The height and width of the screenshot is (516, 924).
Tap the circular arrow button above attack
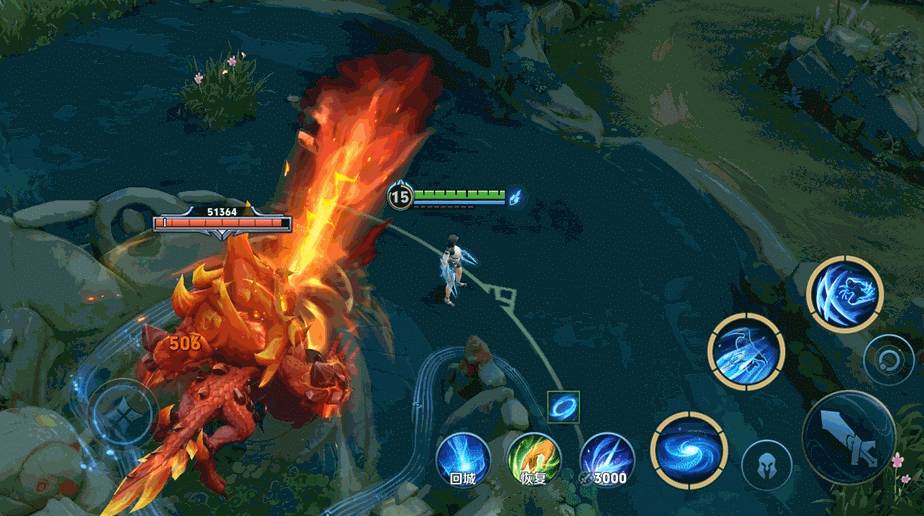(x=885, y=358)
